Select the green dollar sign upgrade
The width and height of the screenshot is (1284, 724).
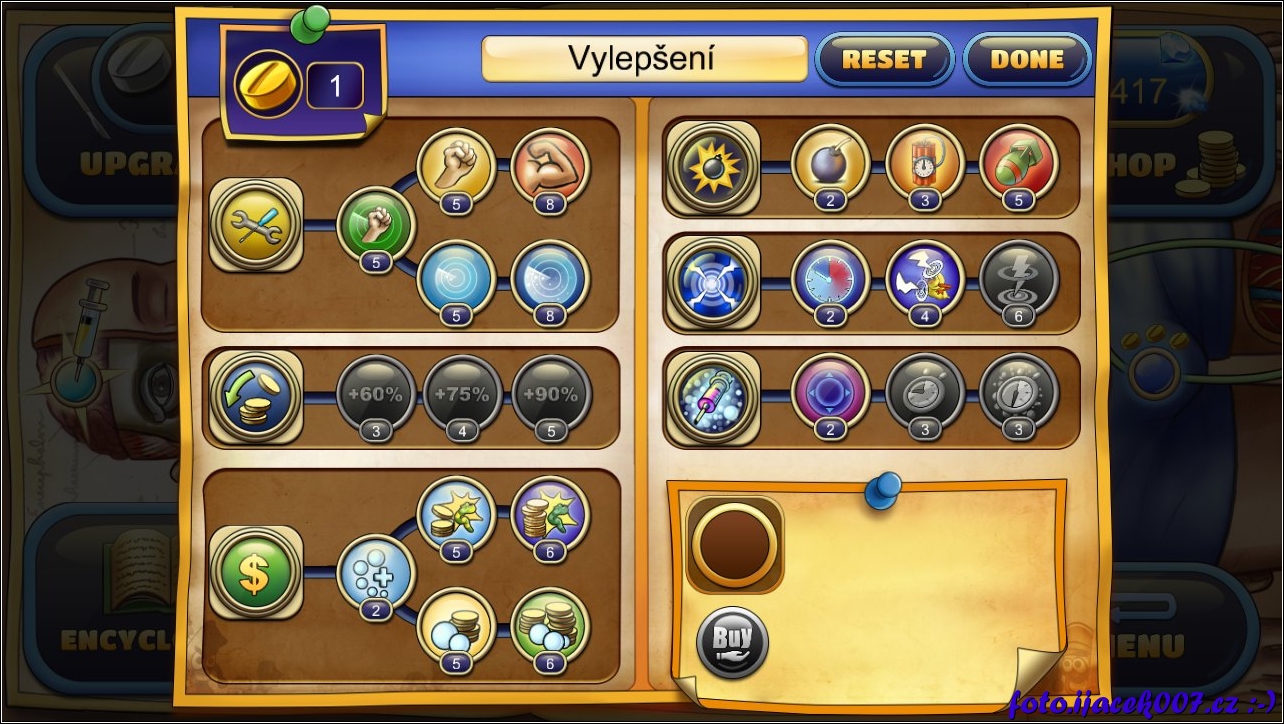(x=257, y=572)
